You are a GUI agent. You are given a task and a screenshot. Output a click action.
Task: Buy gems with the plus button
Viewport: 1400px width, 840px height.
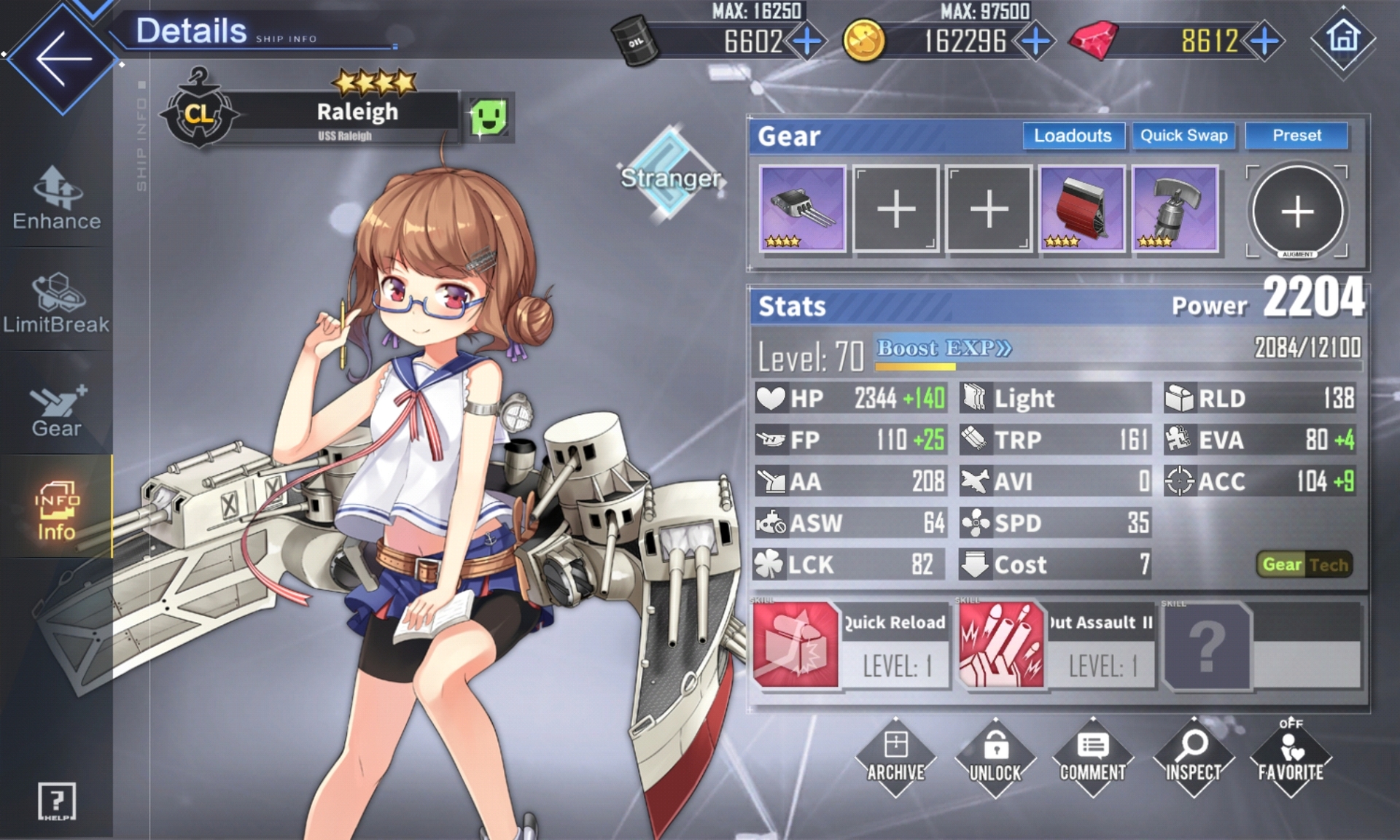tap(1264, 41)
